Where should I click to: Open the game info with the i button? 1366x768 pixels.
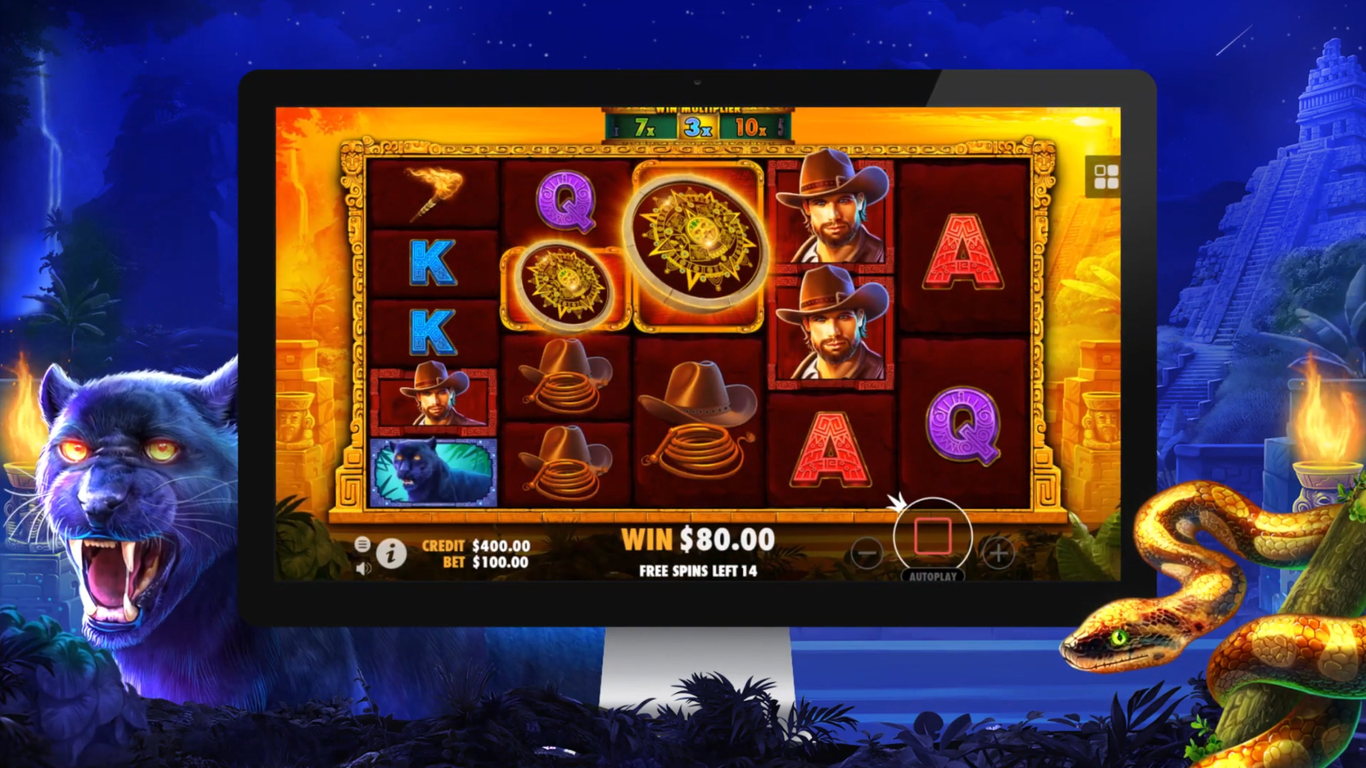(391, 553)
